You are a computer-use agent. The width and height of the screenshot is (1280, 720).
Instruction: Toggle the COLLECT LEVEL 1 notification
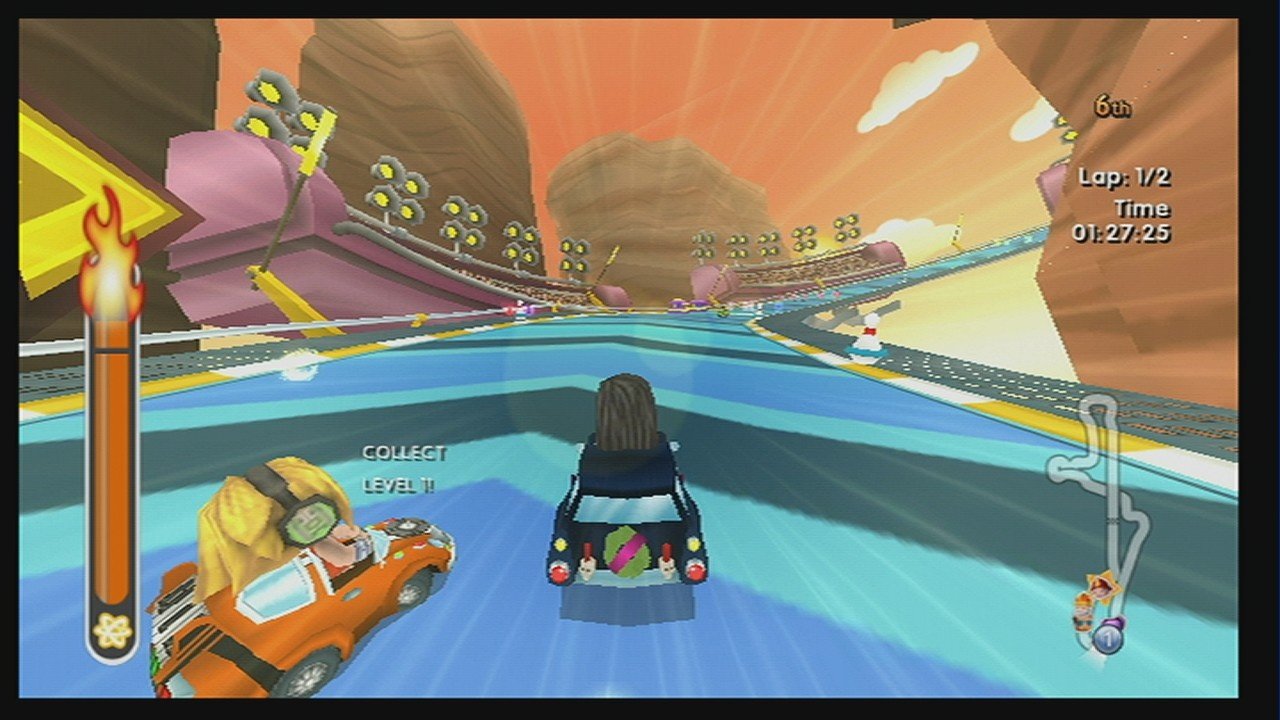pos(400,467)
